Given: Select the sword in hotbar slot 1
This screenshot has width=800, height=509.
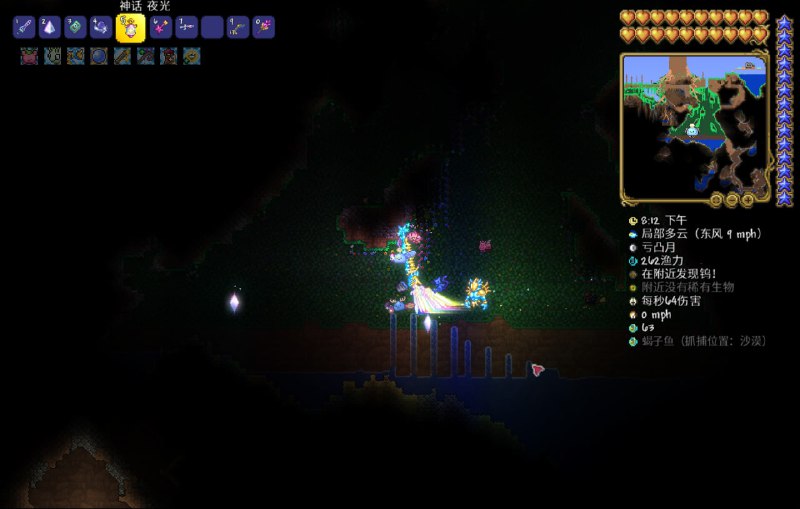Looking at the screenshot, I should 24,28.
